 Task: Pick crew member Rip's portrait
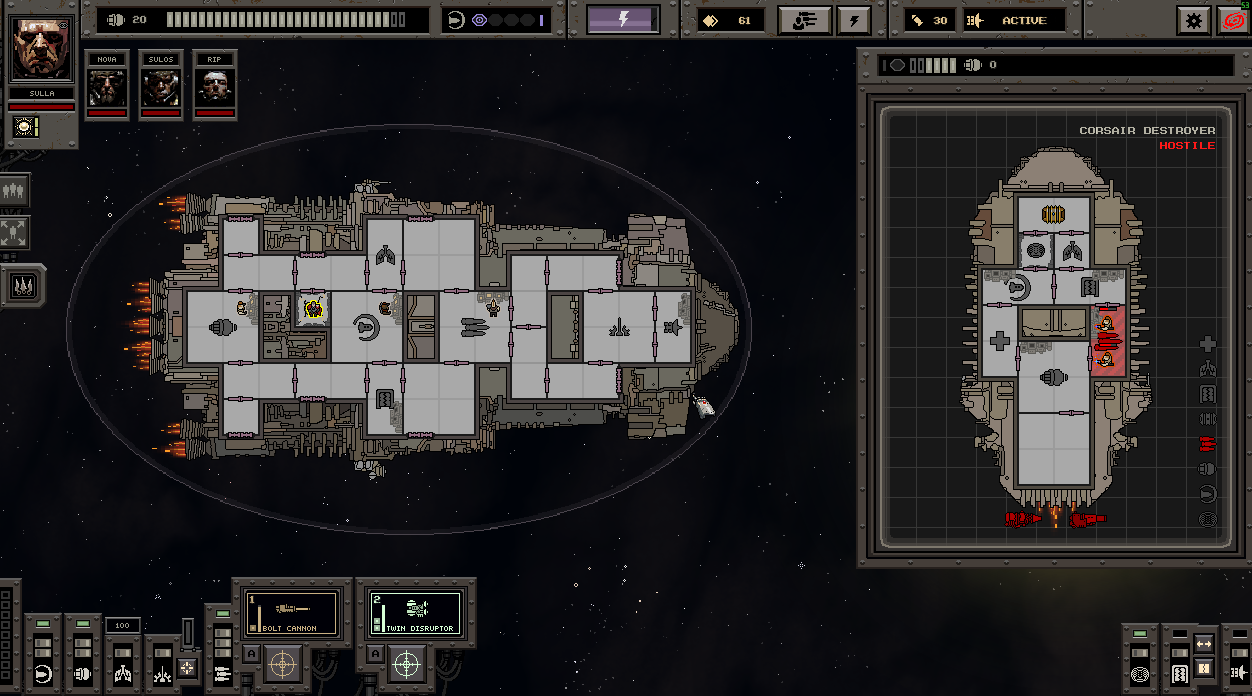pos(214,87)
